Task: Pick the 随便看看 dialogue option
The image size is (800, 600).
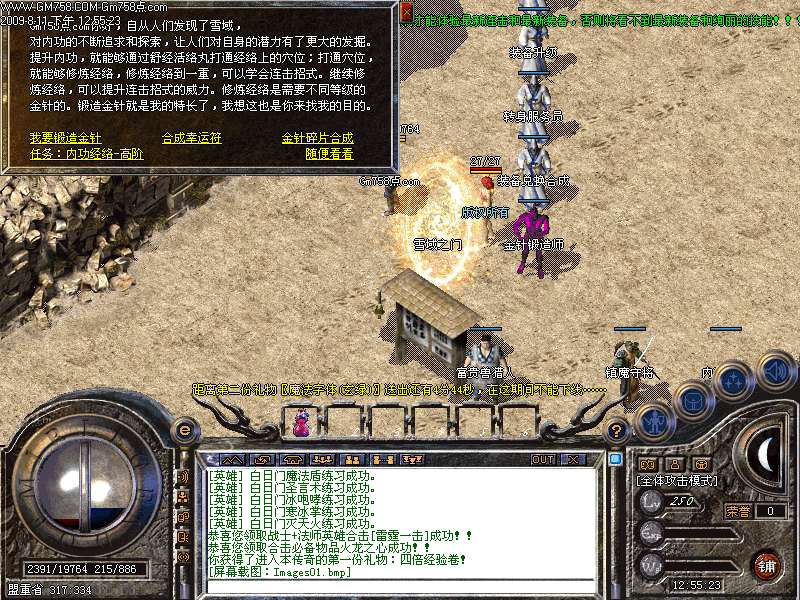Action: pyautogui.click(x=329, y=154)
